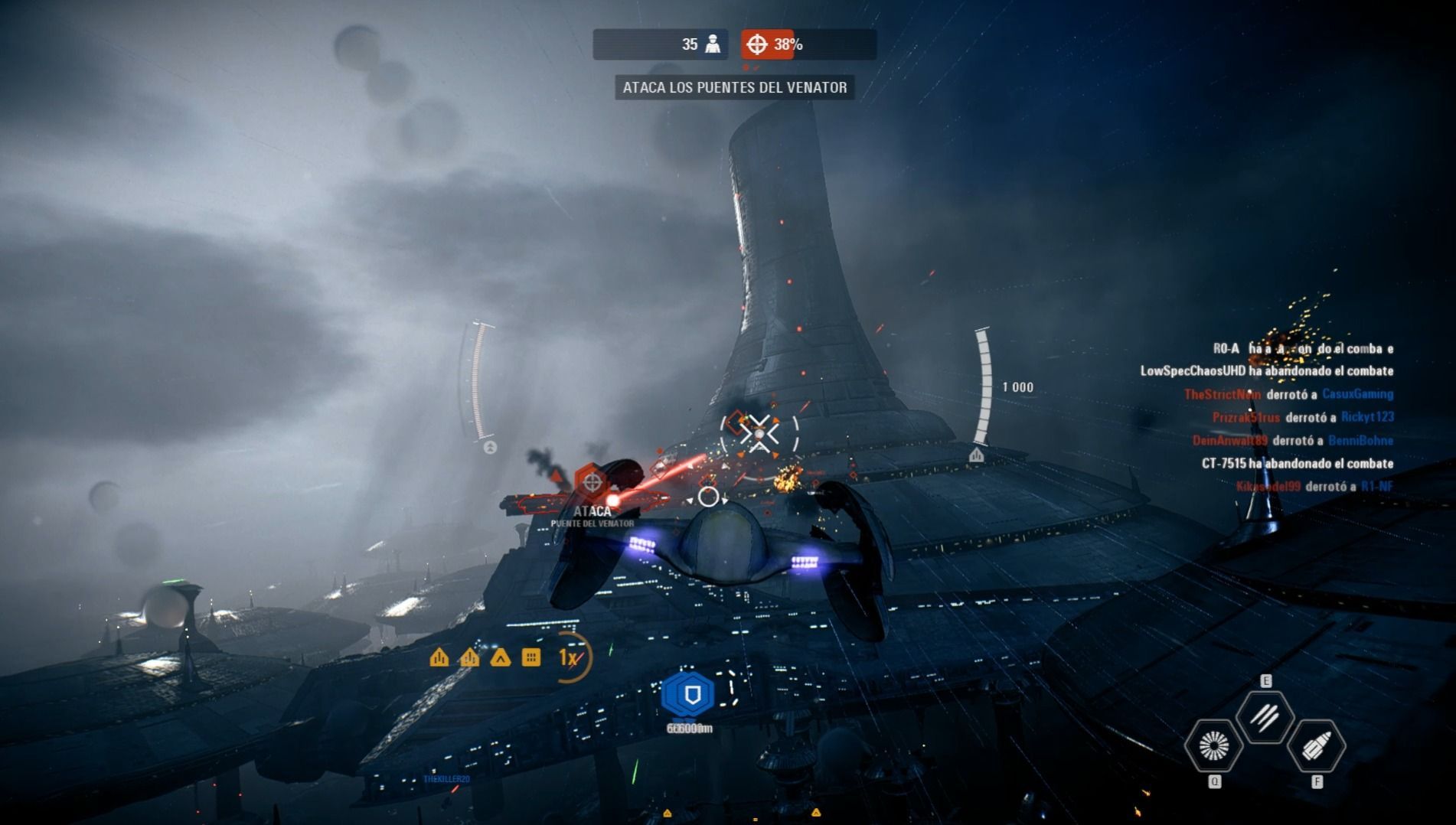This screenshot has width=1456, height=825.
Task: Select the red Ataca Puente del Venator marker
Action: [592, 482]
